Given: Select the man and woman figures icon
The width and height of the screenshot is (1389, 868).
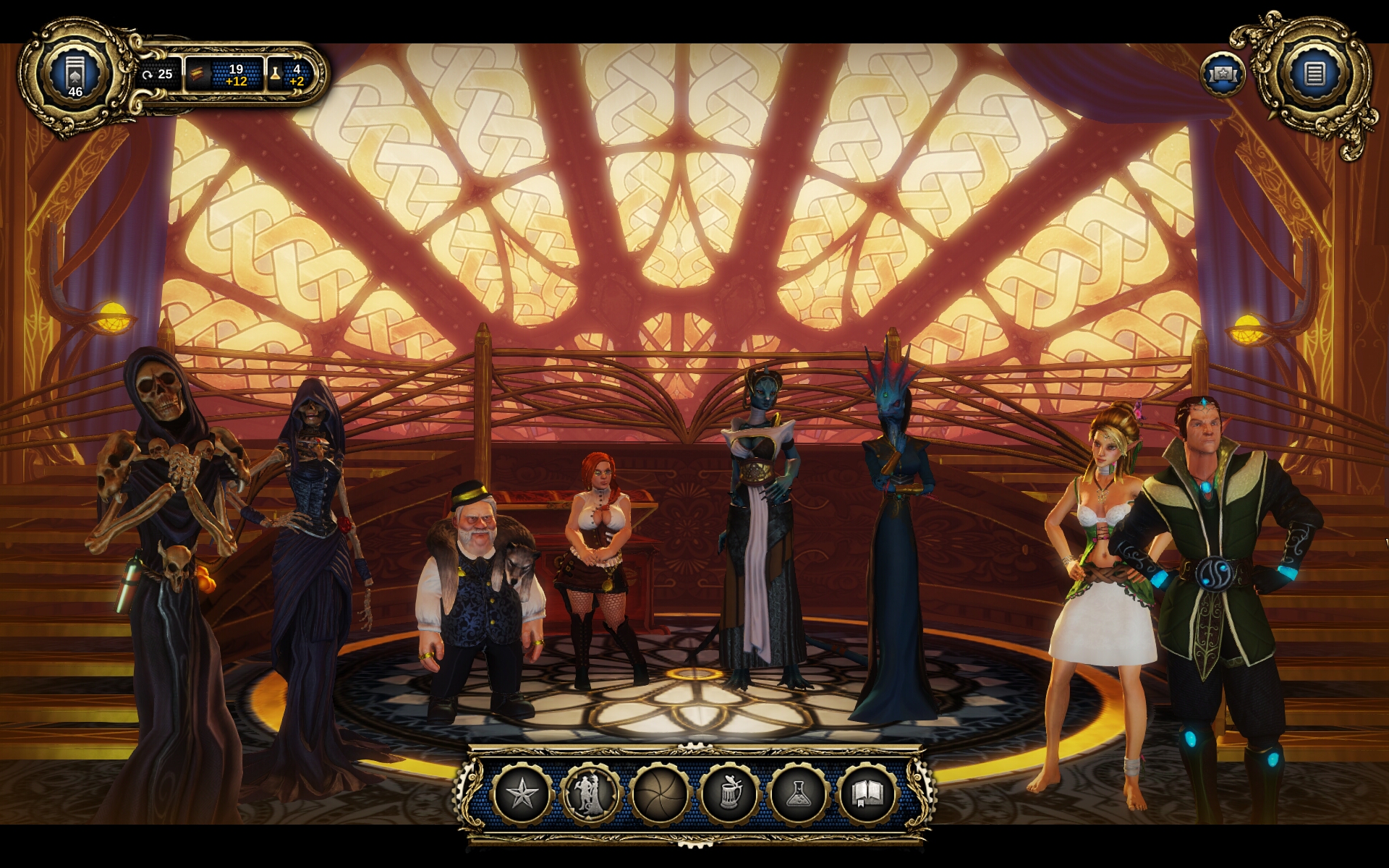Looking at the screenshot, I should point(591,794).
